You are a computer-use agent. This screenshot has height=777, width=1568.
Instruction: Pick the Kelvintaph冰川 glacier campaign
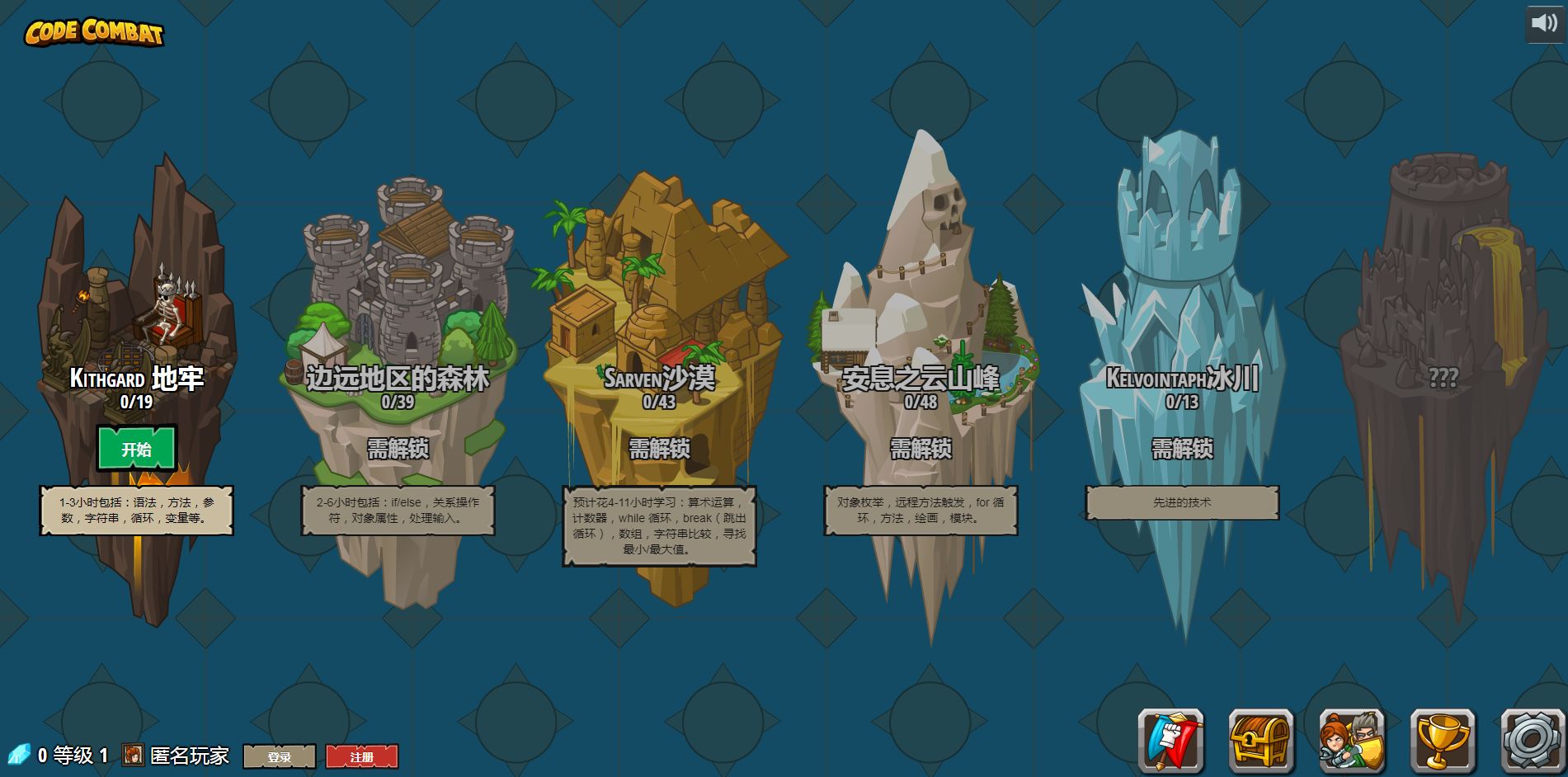point(1182,330)
